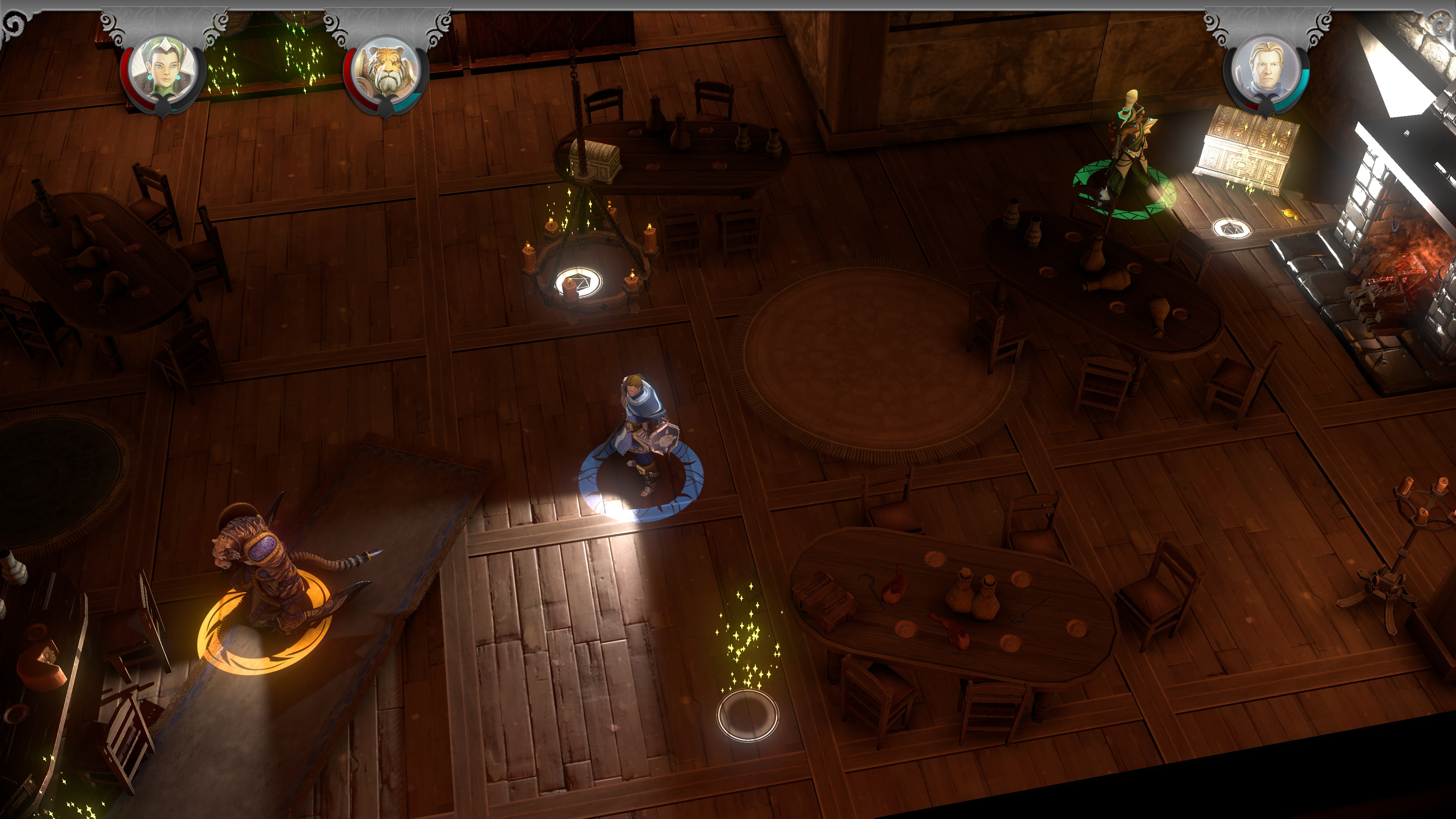Select the green-haired elf portrait

point(163,71)
